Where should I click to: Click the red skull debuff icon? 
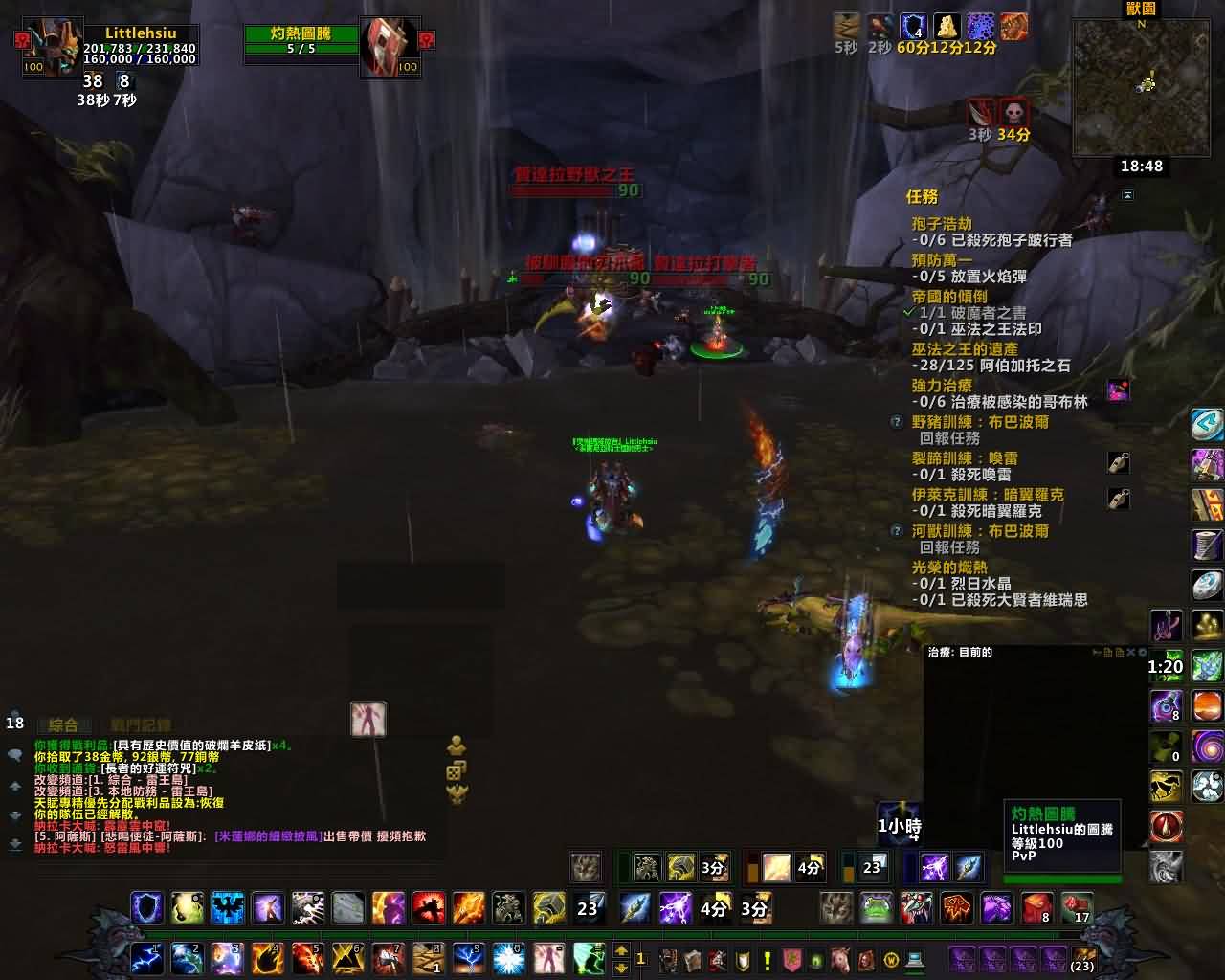1013,112
